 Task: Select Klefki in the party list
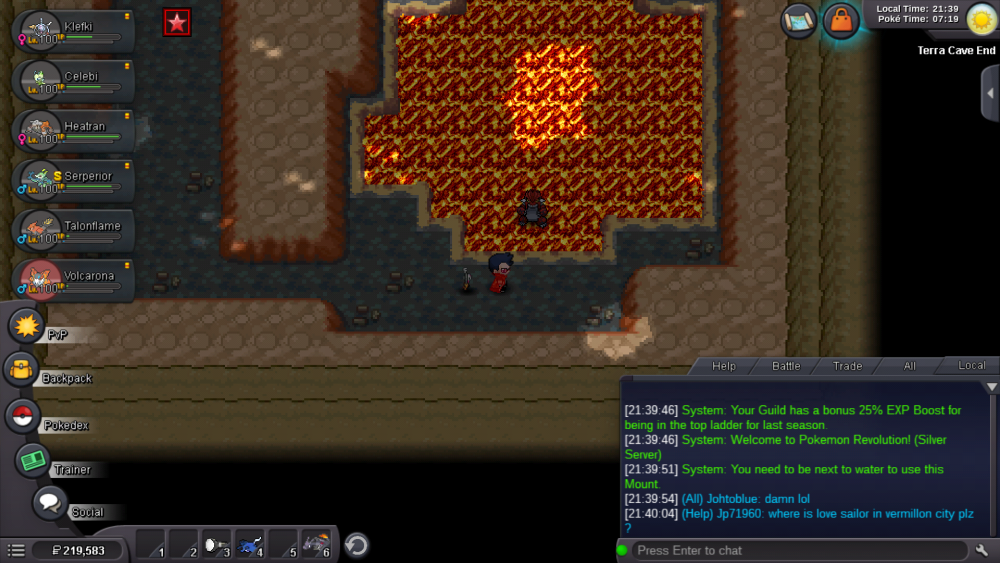75,30
